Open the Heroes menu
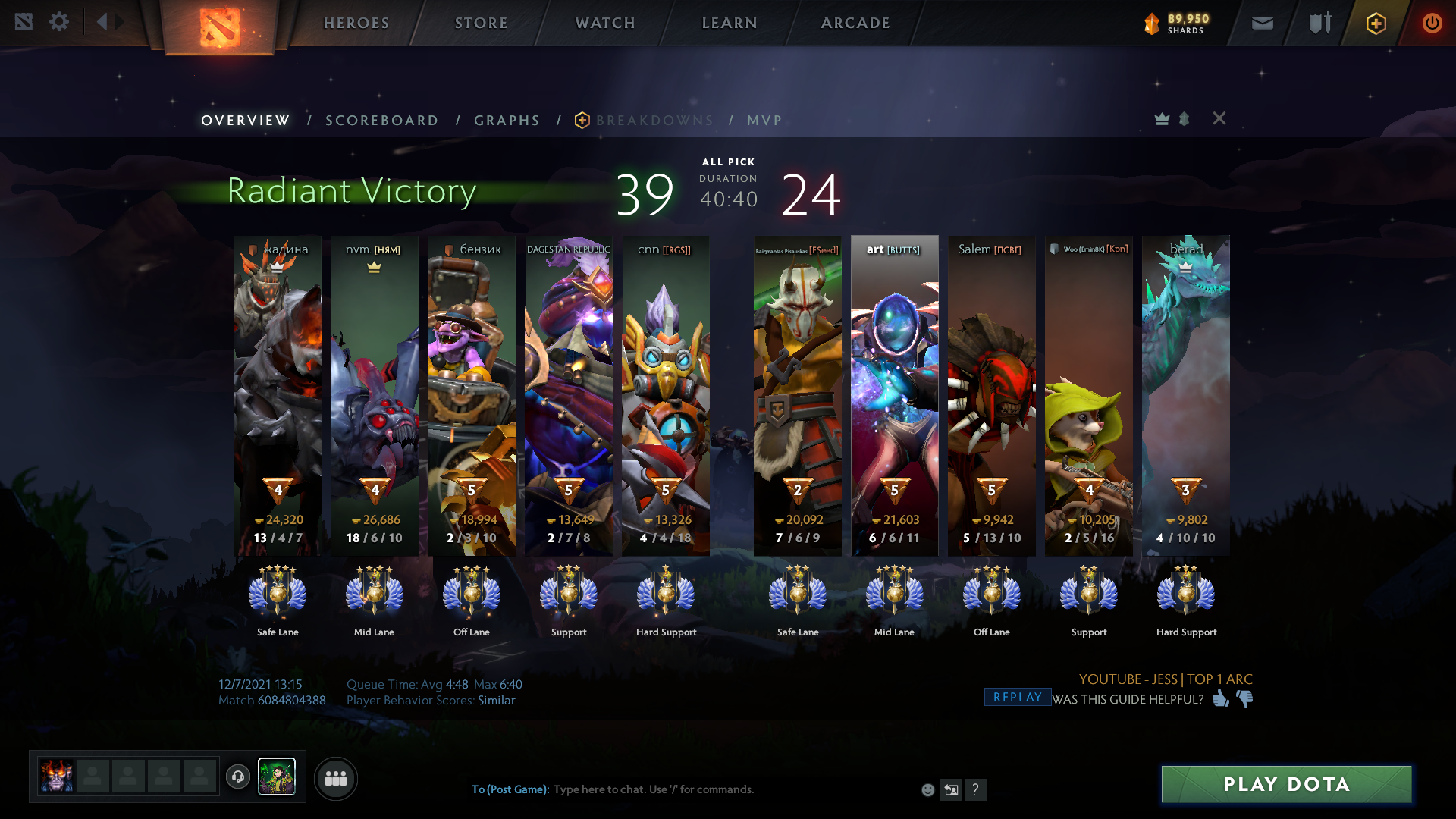 click(356, 23)
